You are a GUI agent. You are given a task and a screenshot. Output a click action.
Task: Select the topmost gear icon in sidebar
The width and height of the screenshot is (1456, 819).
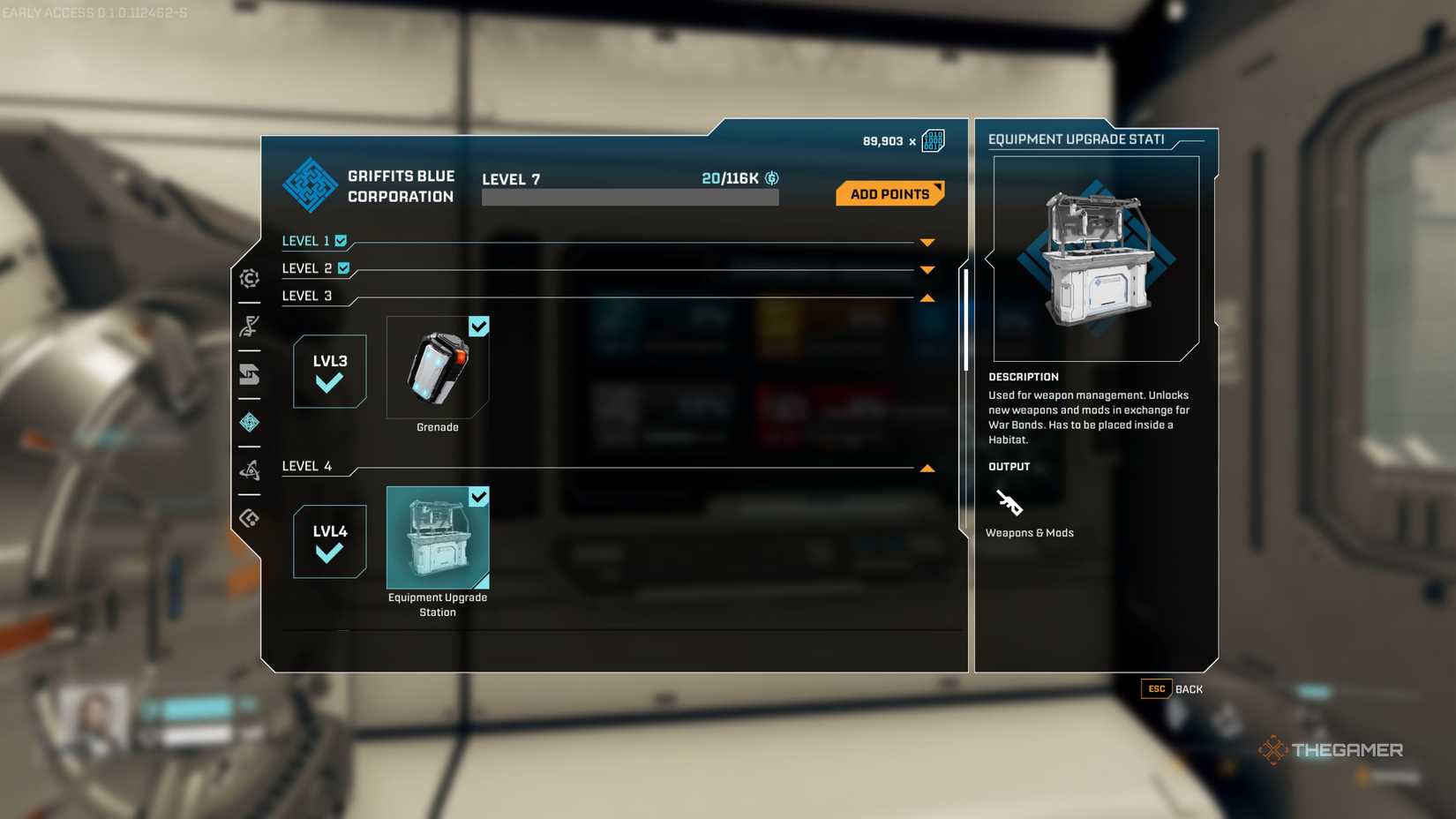tap(250, 278)
